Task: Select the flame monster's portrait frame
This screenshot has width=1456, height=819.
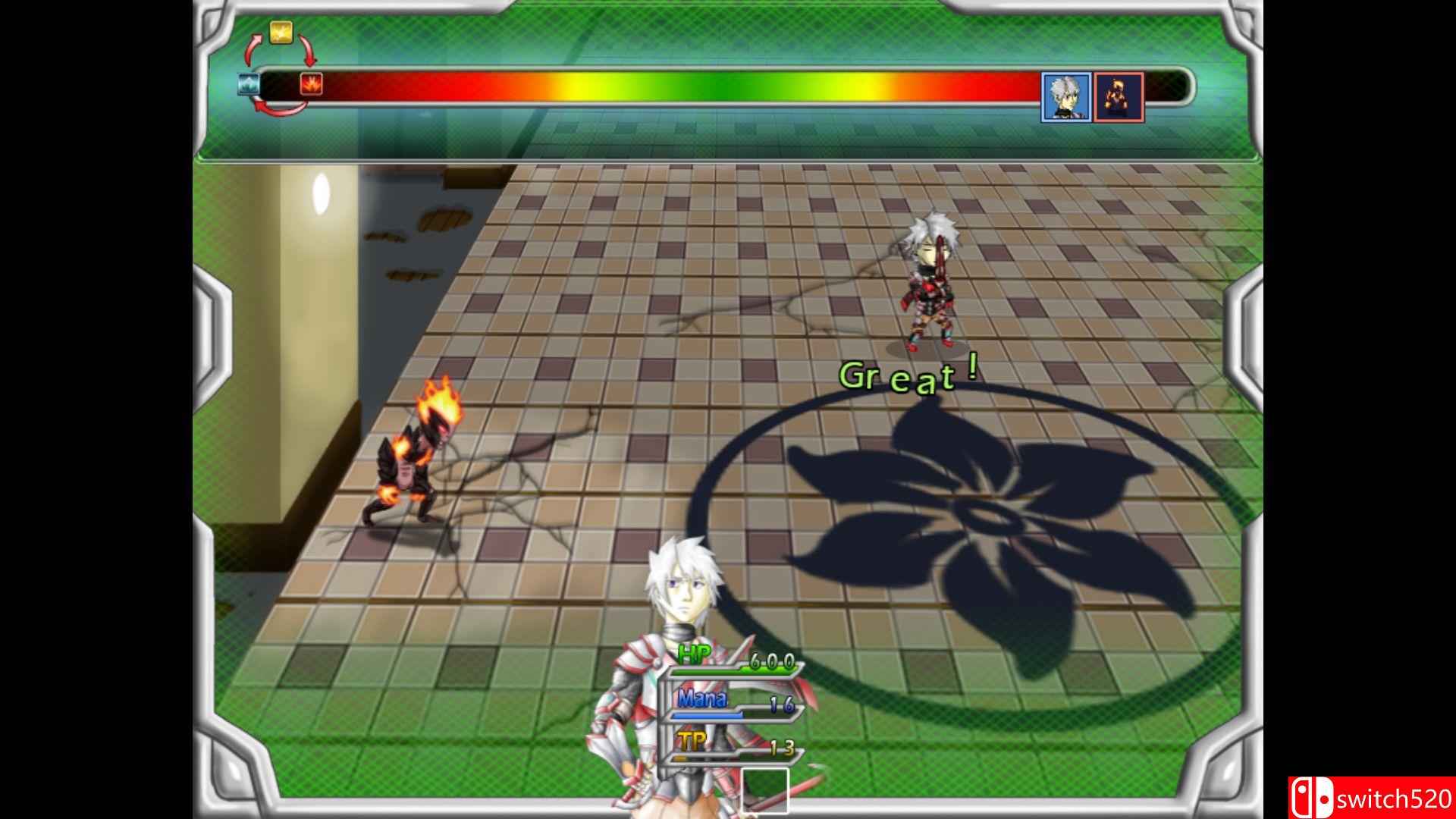Action: point(1119,96)
